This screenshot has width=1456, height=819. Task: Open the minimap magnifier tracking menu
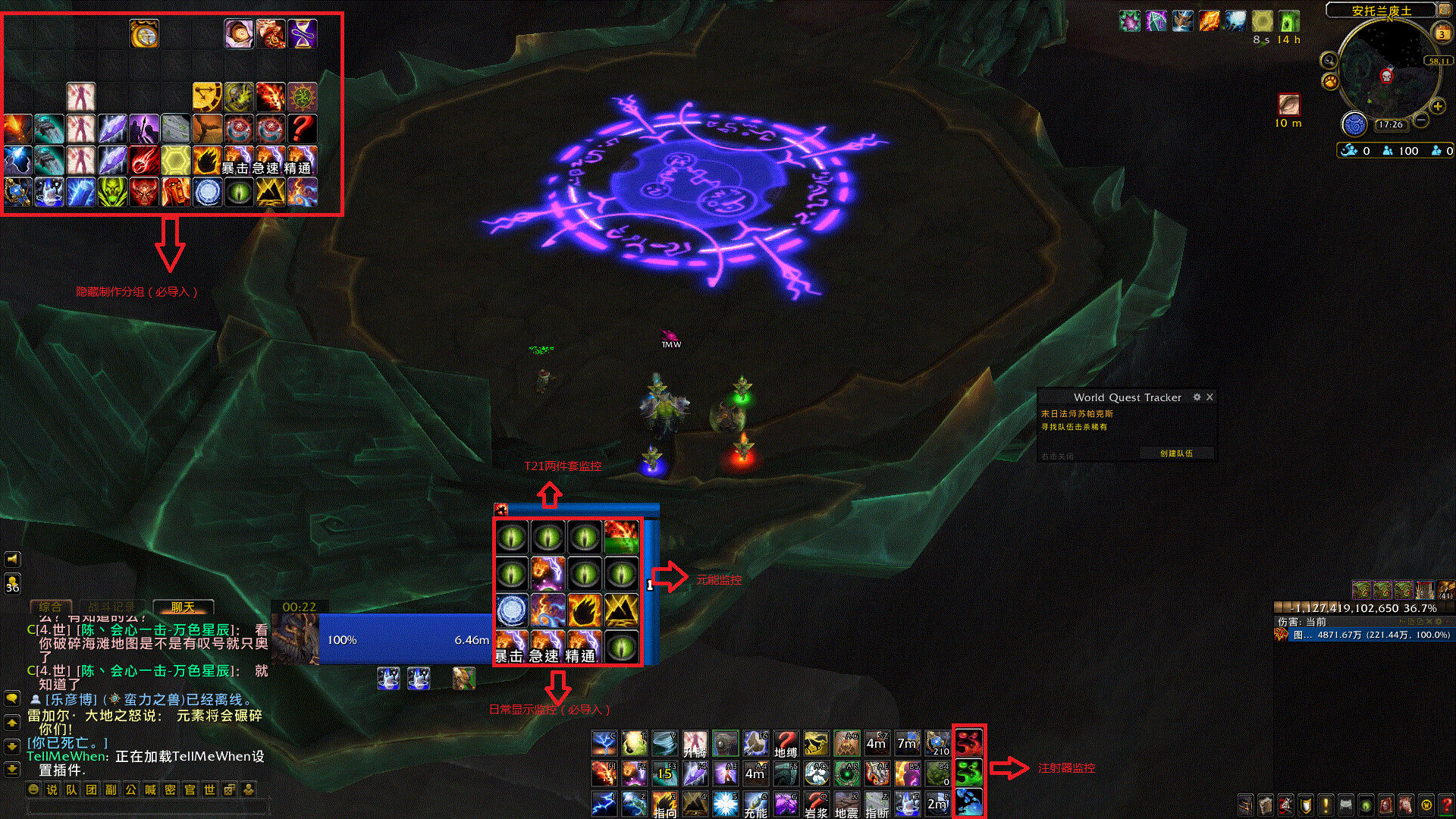[1329, 61]
